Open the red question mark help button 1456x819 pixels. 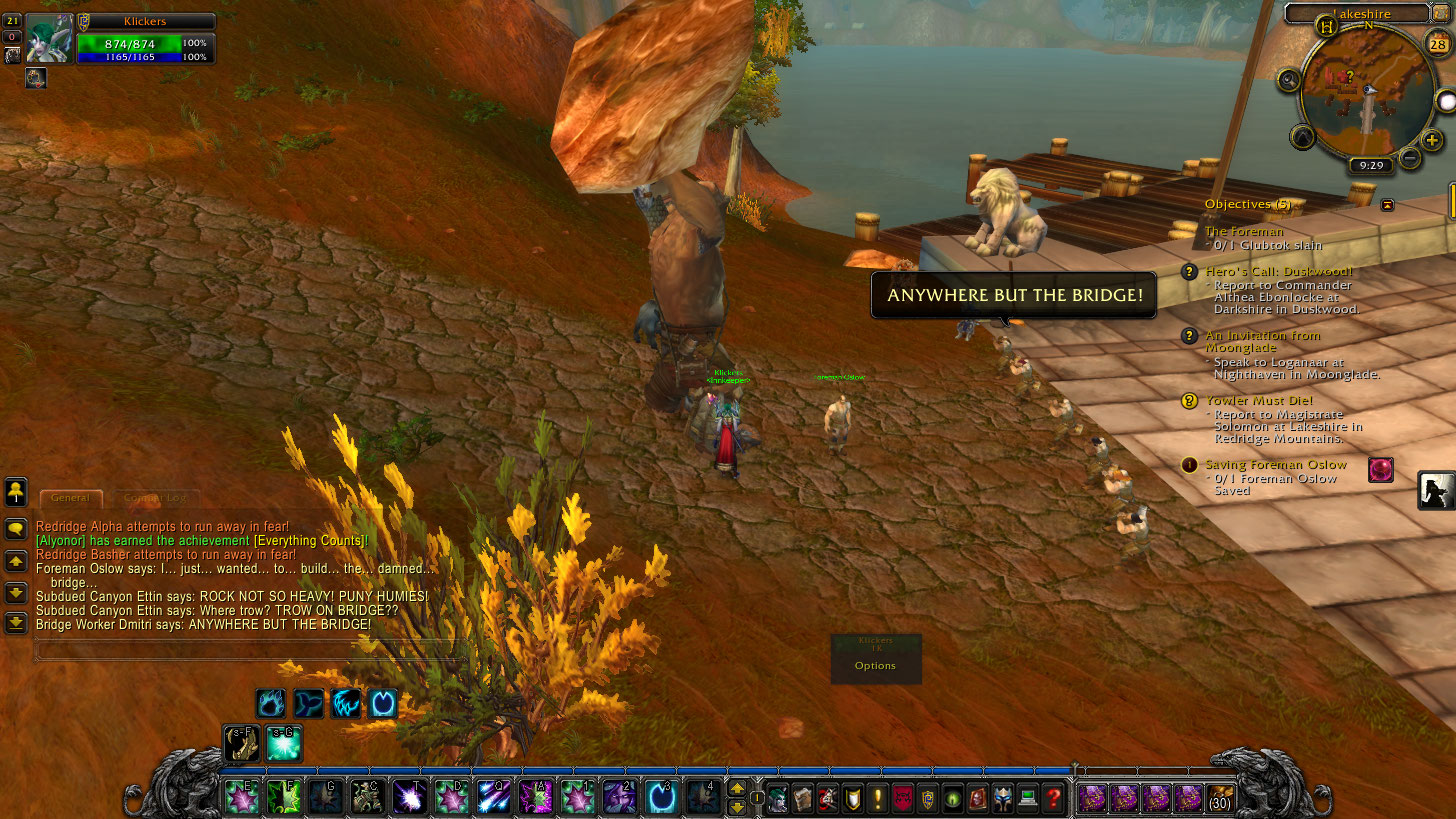(x=1053, y=798)
